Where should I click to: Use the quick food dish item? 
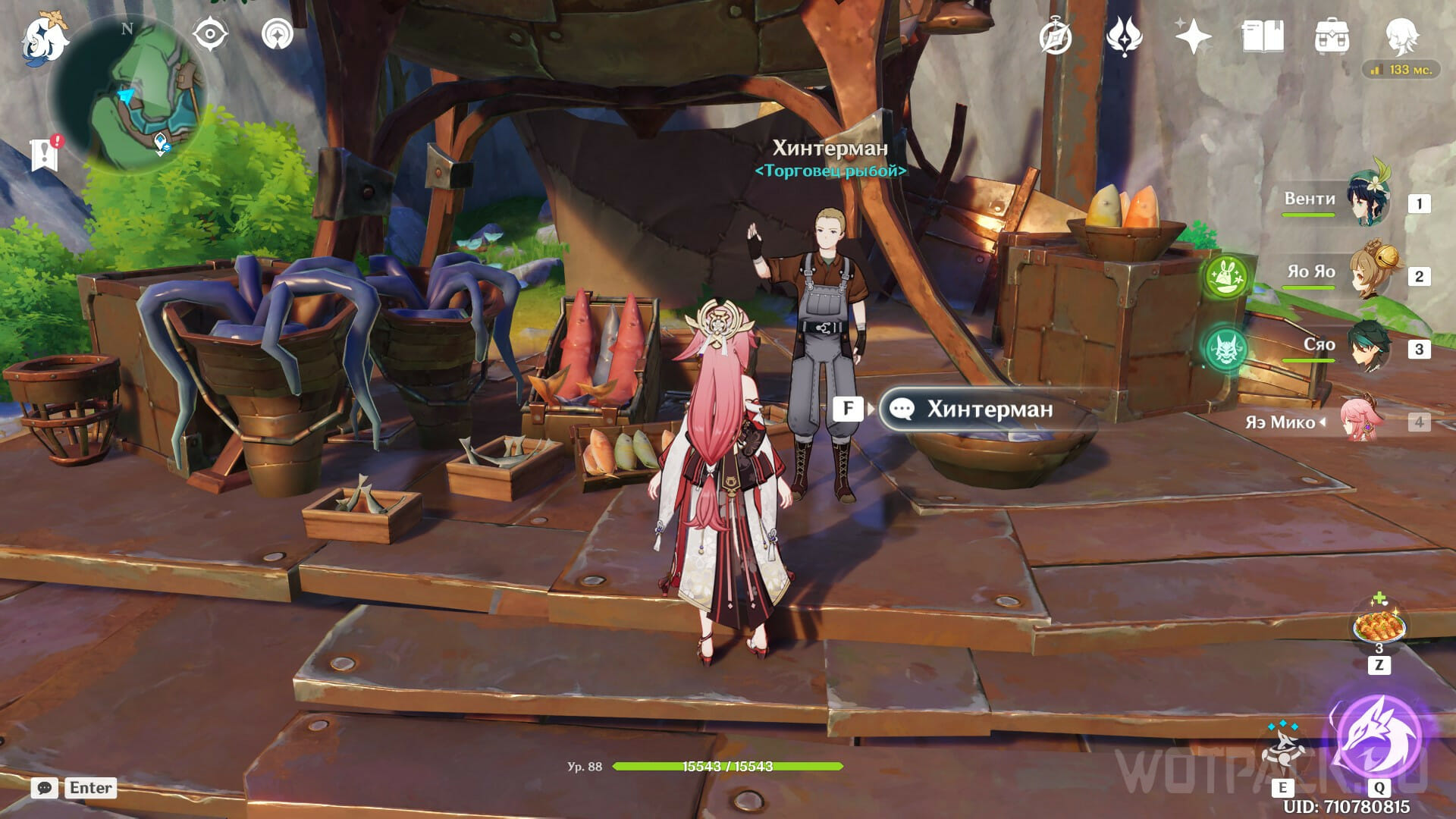[1379, 627]
